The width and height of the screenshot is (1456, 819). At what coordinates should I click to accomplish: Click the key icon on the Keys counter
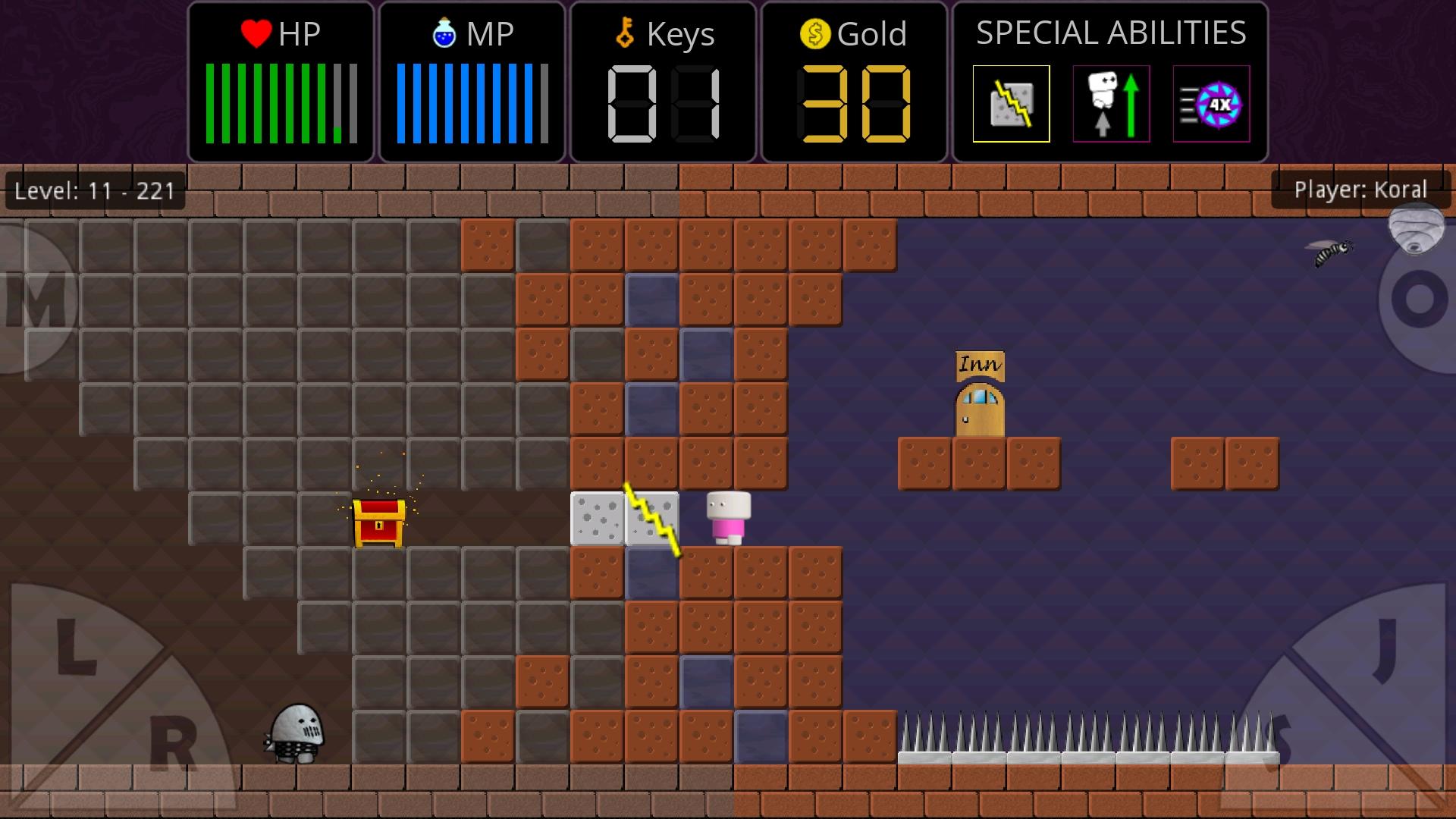[x=624, y=33]
